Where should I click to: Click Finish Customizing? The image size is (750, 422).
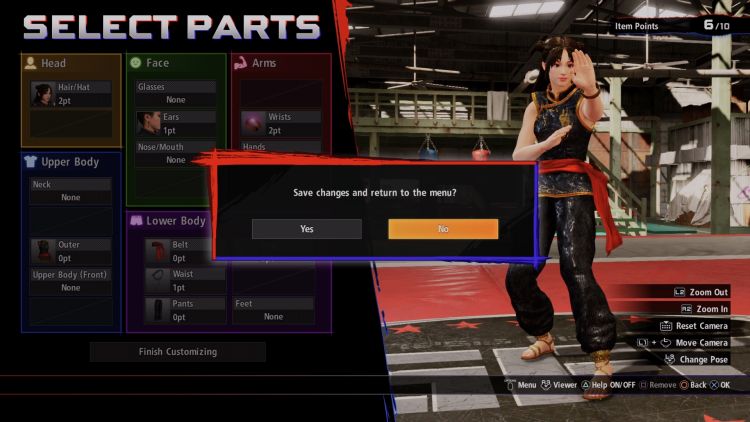tap(177, 352)
